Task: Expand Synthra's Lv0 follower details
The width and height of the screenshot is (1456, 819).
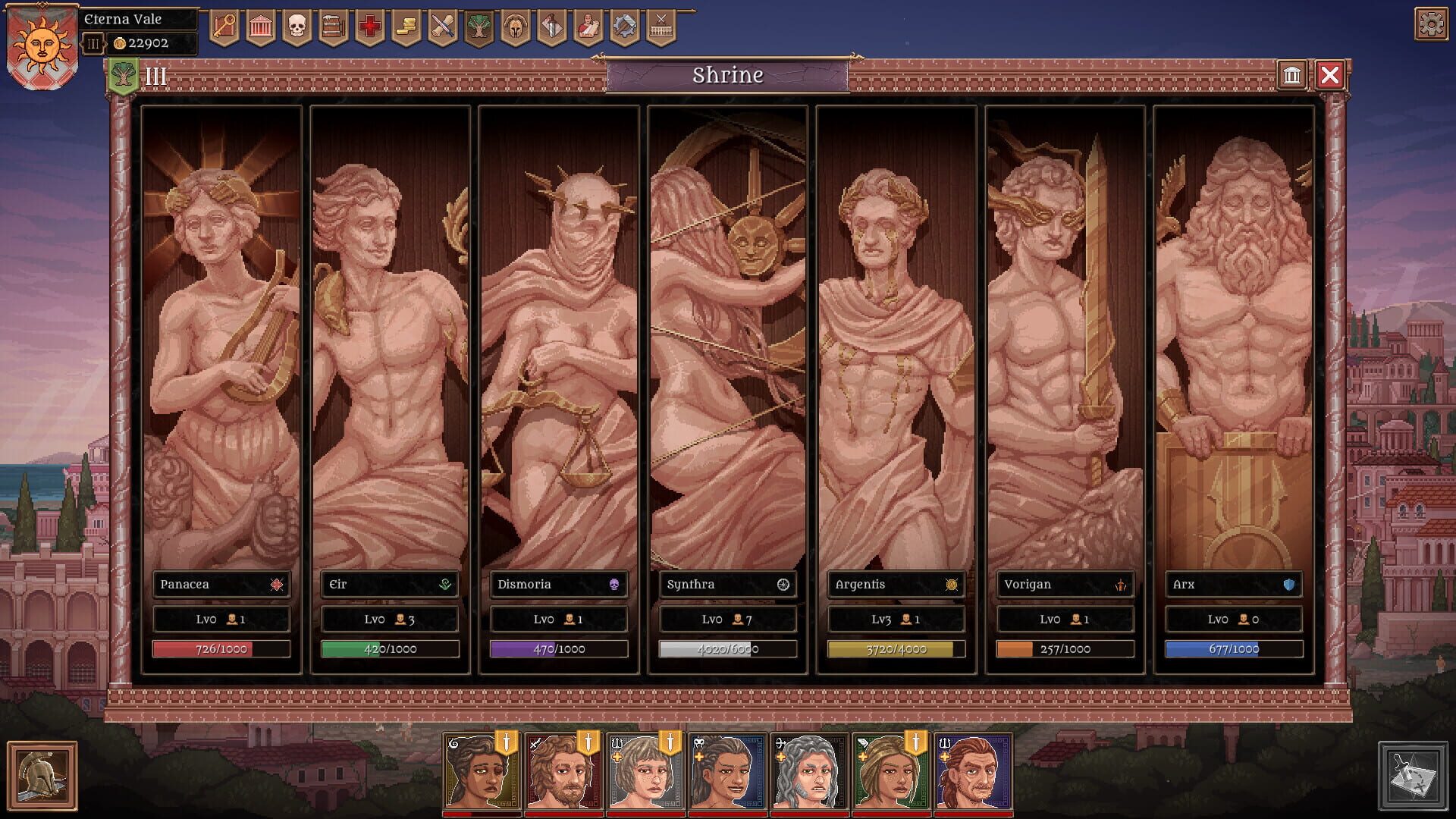Action: (x=727, y=619)
